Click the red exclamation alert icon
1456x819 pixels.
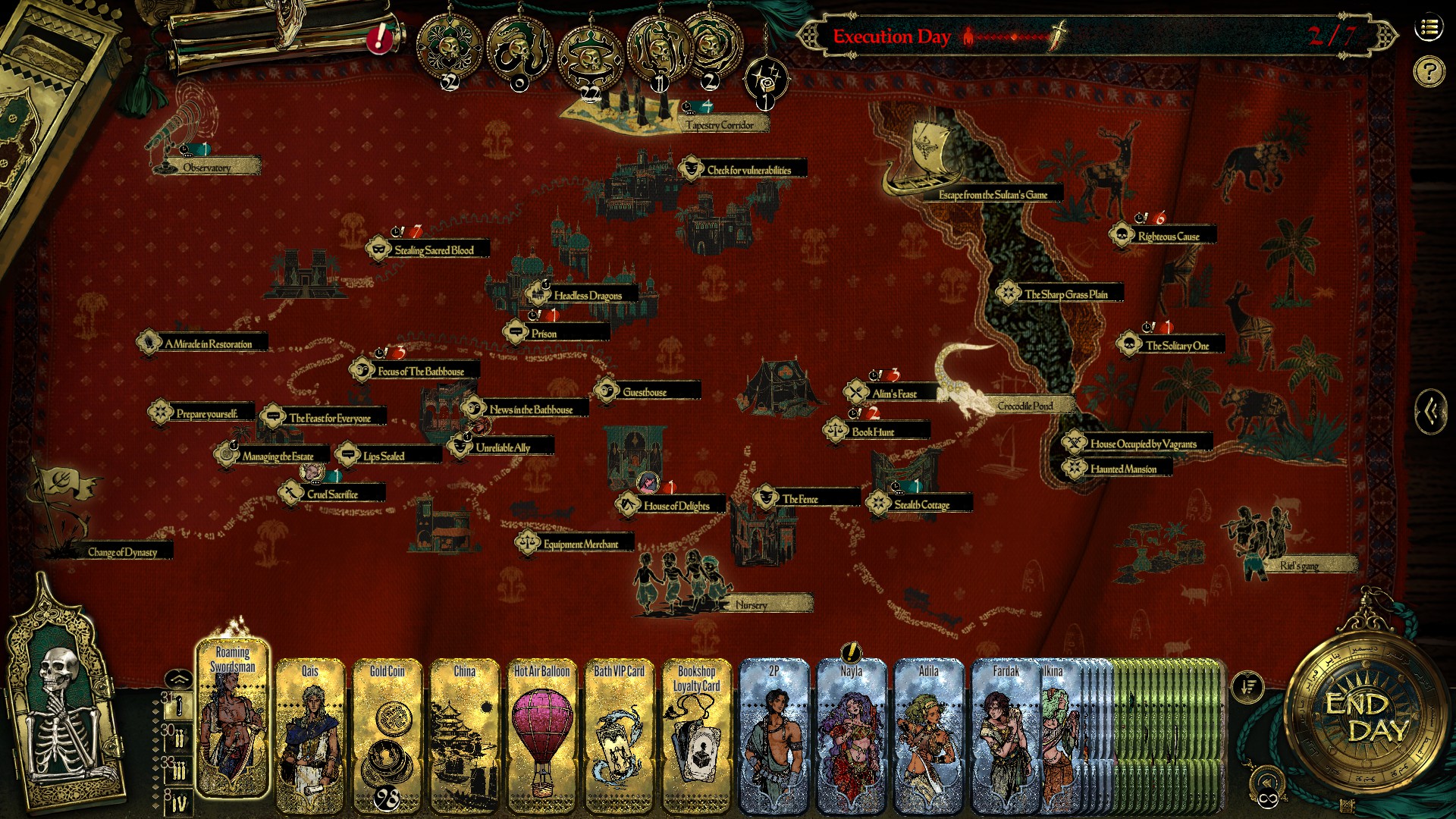[x=378, y=38]
